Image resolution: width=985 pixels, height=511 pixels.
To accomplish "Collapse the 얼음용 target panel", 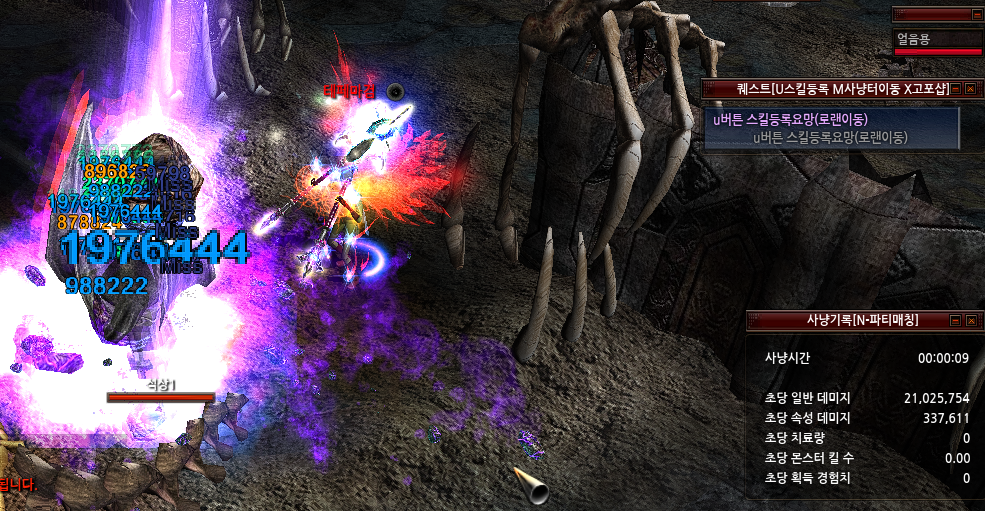I will coord(976,14).
